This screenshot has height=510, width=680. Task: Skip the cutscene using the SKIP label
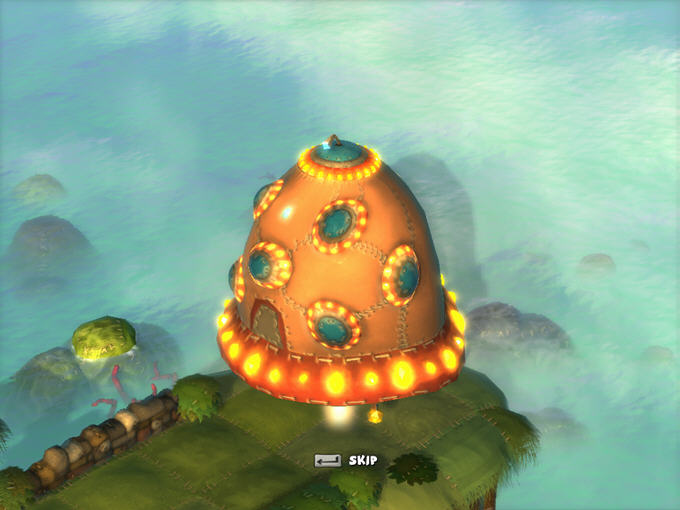(361, 461)
